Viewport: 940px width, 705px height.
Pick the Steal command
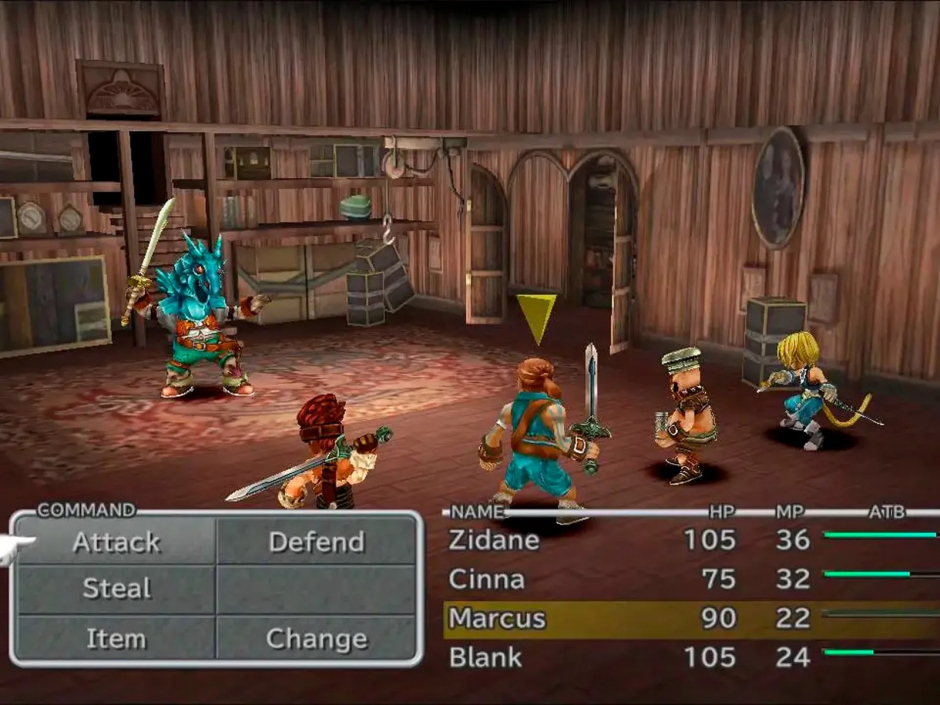(116, 590)
